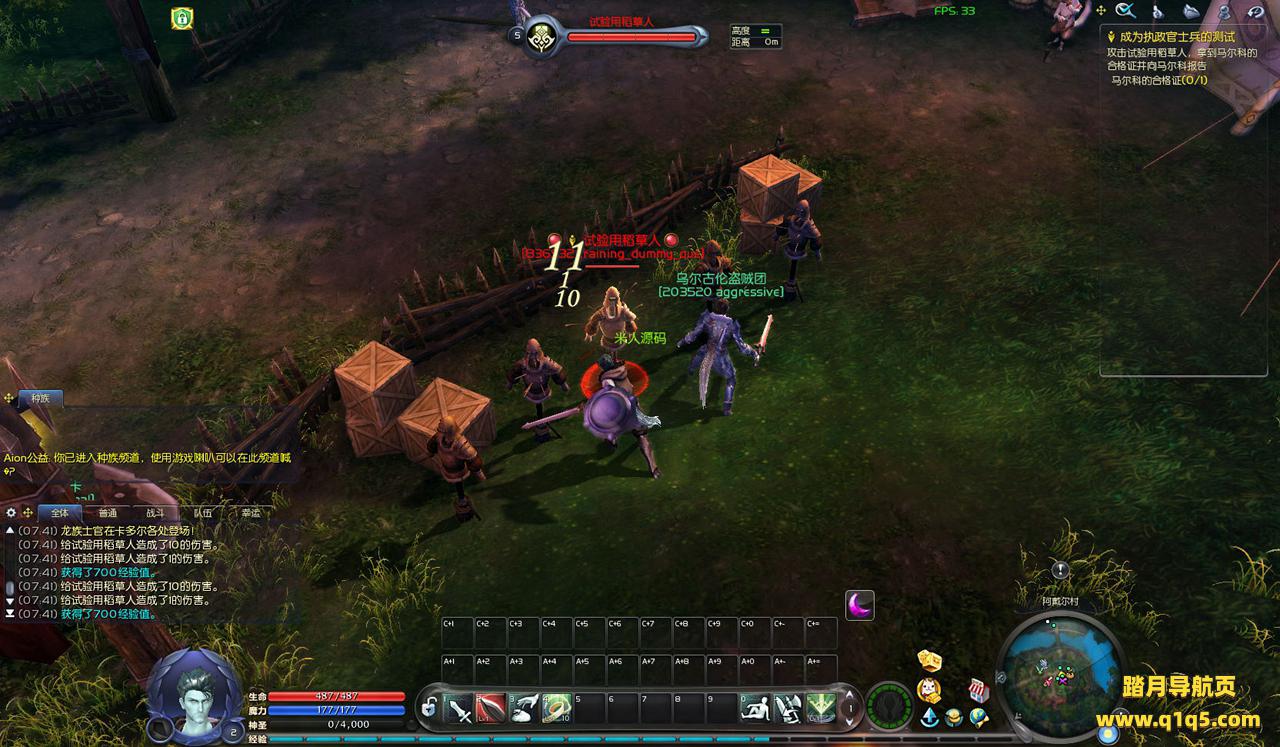Open the shop storefront icon
Viewport: 1280px width, 747px height.
(x=978, y=690)
